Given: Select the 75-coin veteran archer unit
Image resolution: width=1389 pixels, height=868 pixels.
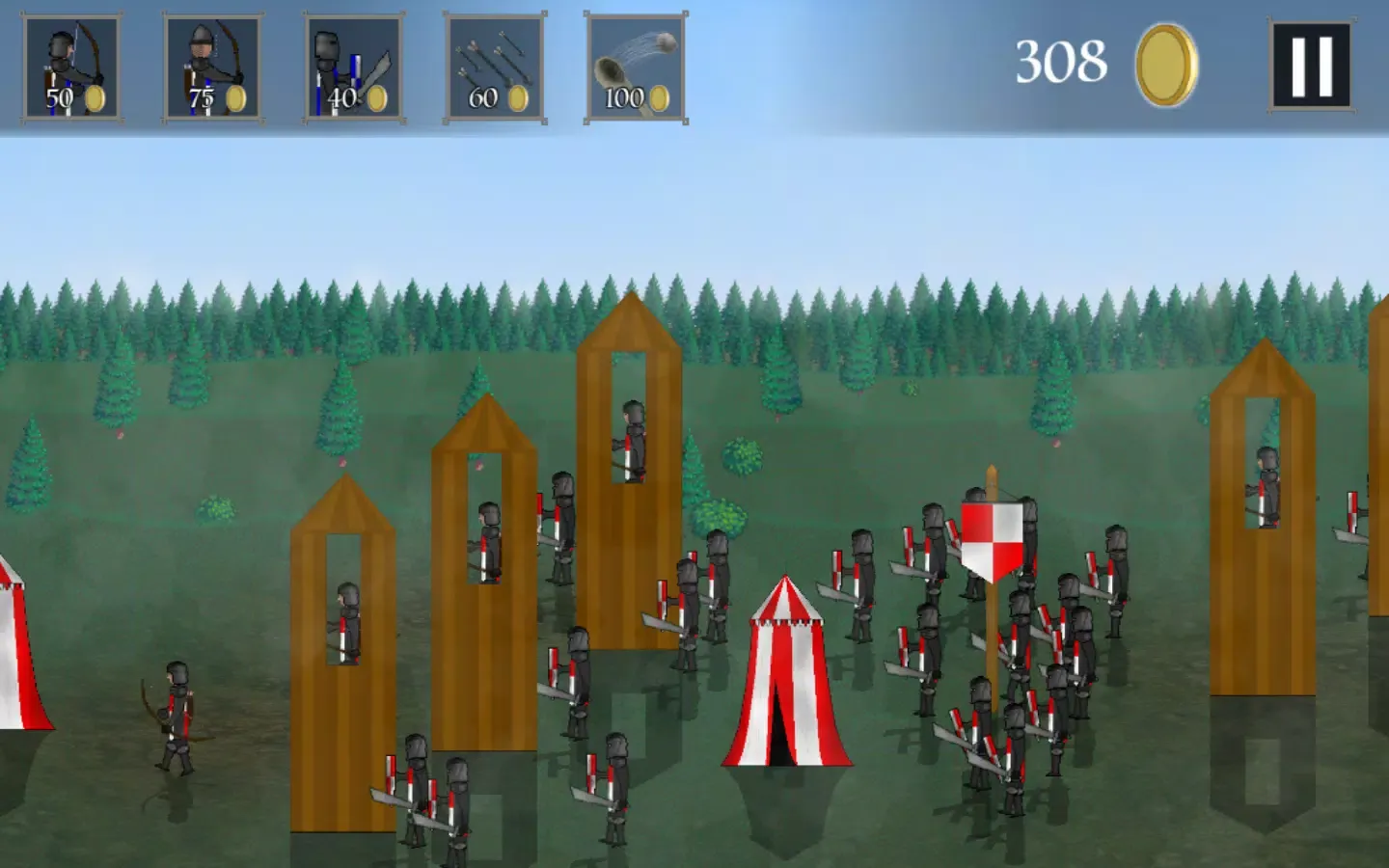Looking at the screenshot, I should tap(212, 68).
